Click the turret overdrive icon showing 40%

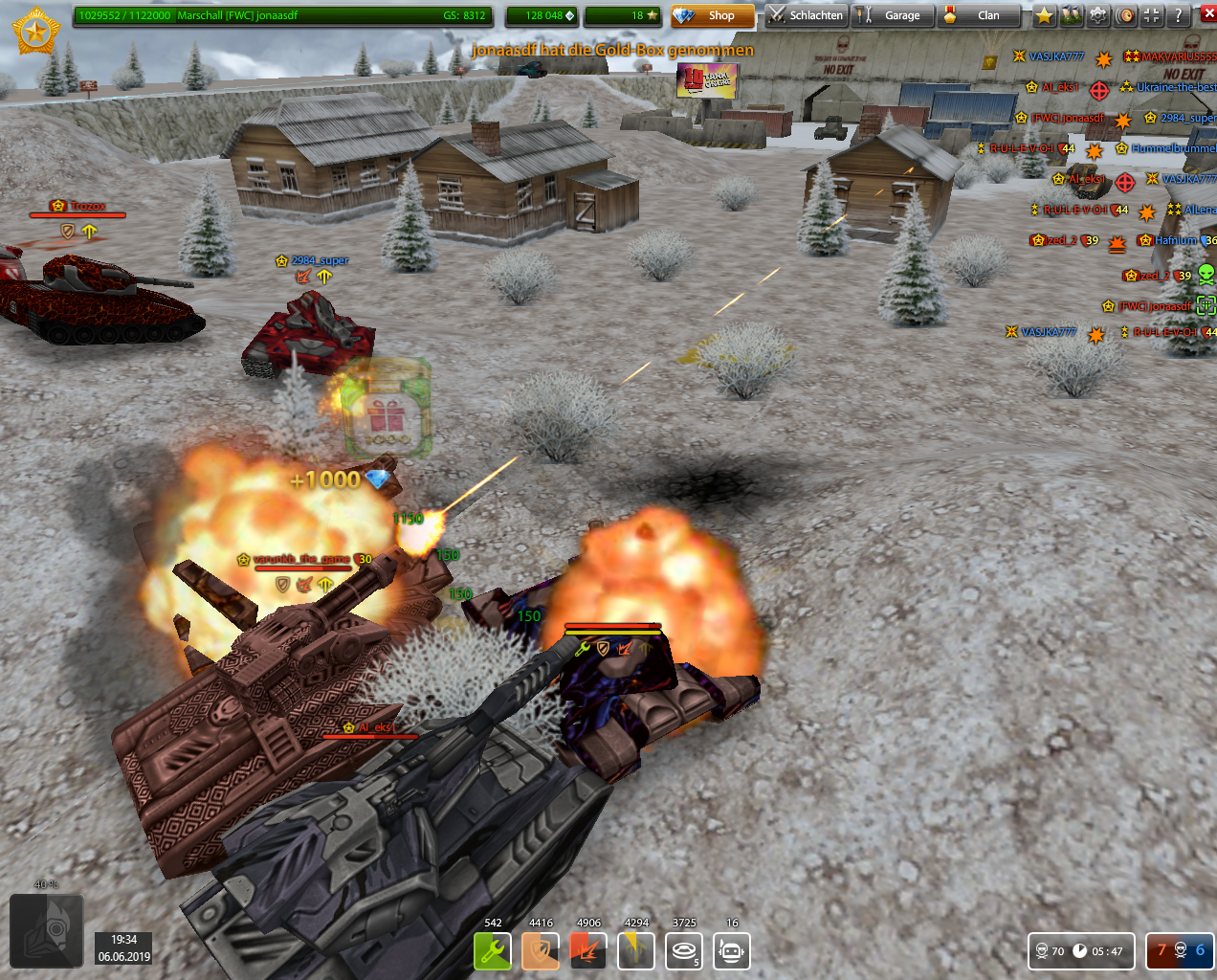pos(46,932)
